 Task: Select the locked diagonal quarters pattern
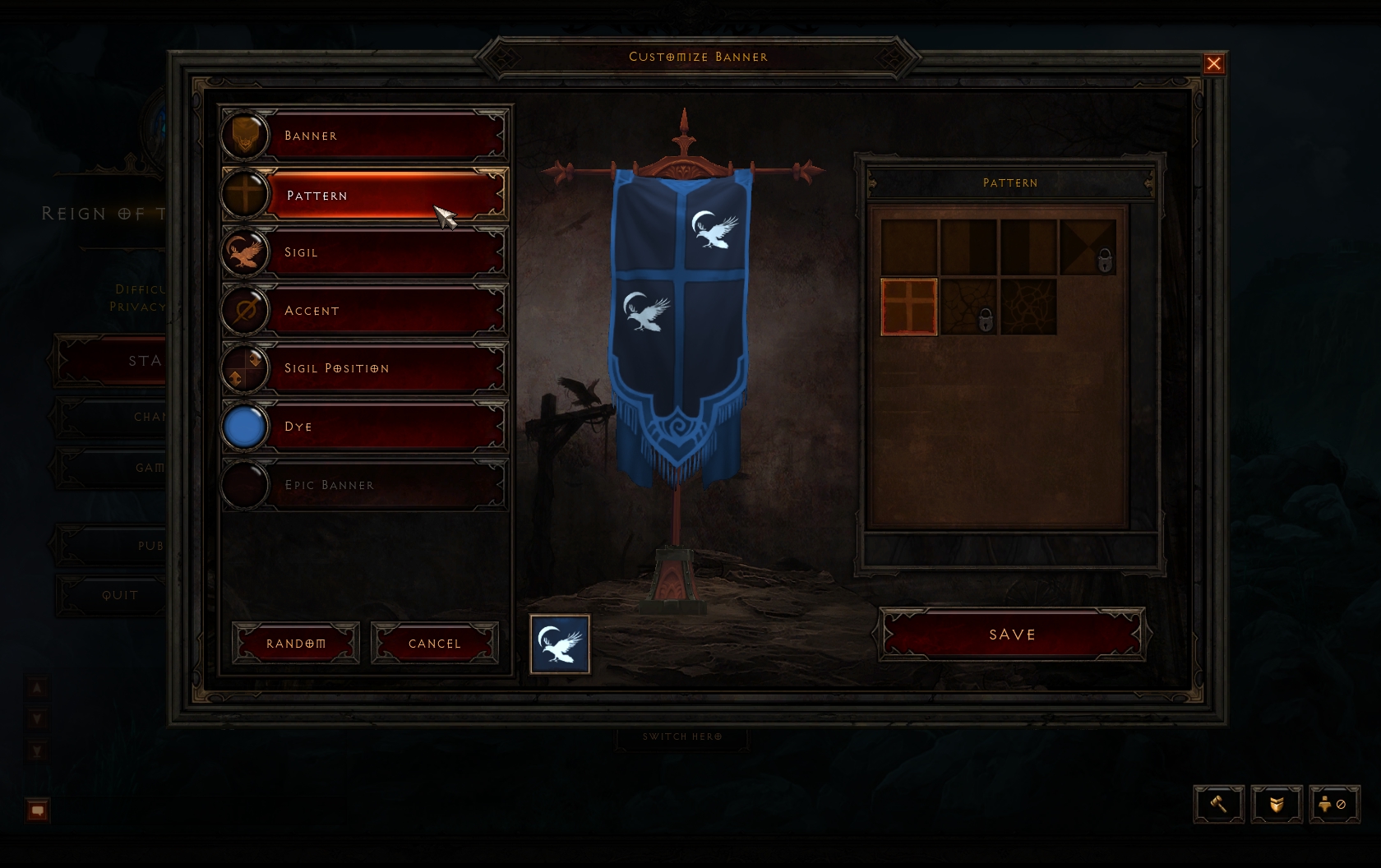point(1088,247)
